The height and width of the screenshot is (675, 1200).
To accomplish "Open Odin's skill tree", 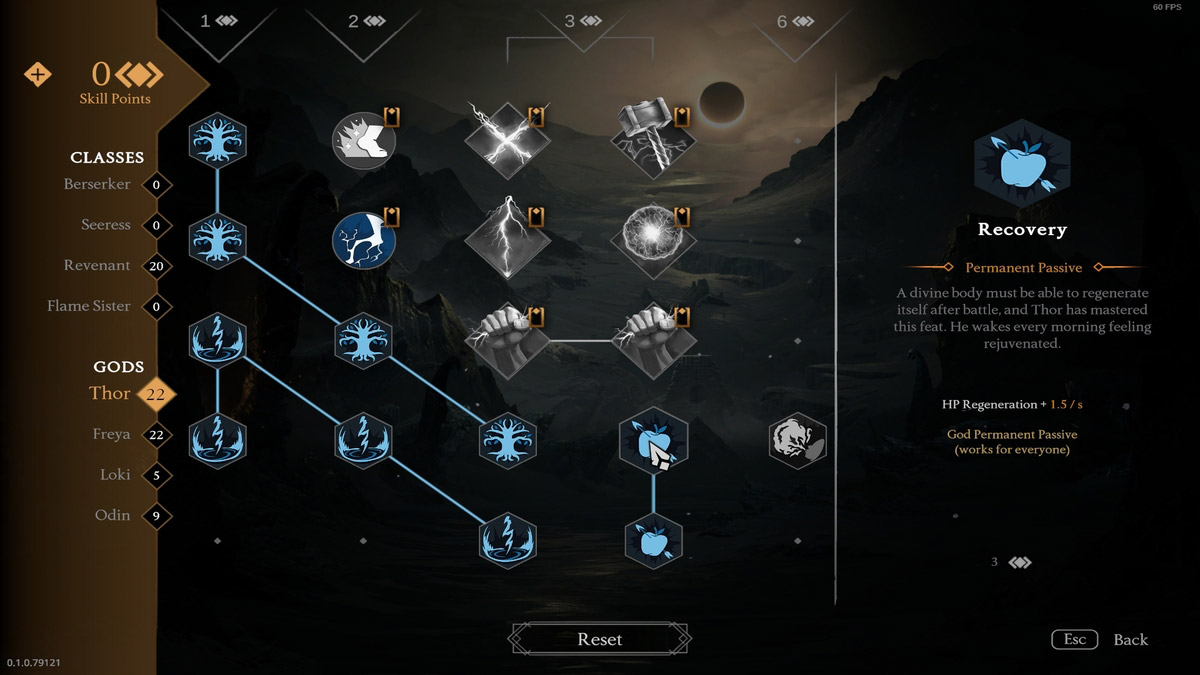I will (x=112, y=516).
